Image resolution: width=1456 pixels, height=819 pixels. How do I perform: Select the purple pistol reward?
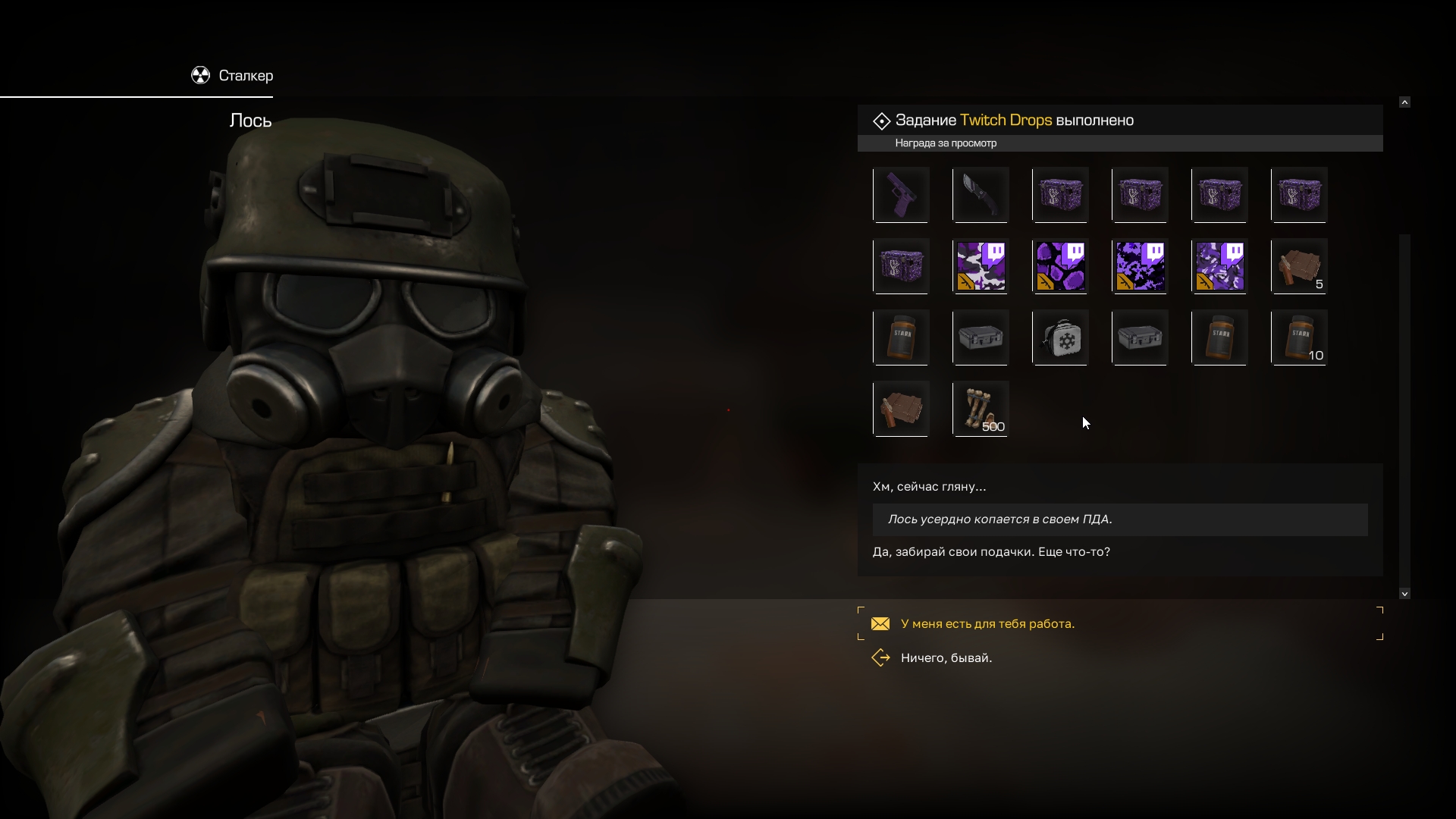[x=901, y=195]
